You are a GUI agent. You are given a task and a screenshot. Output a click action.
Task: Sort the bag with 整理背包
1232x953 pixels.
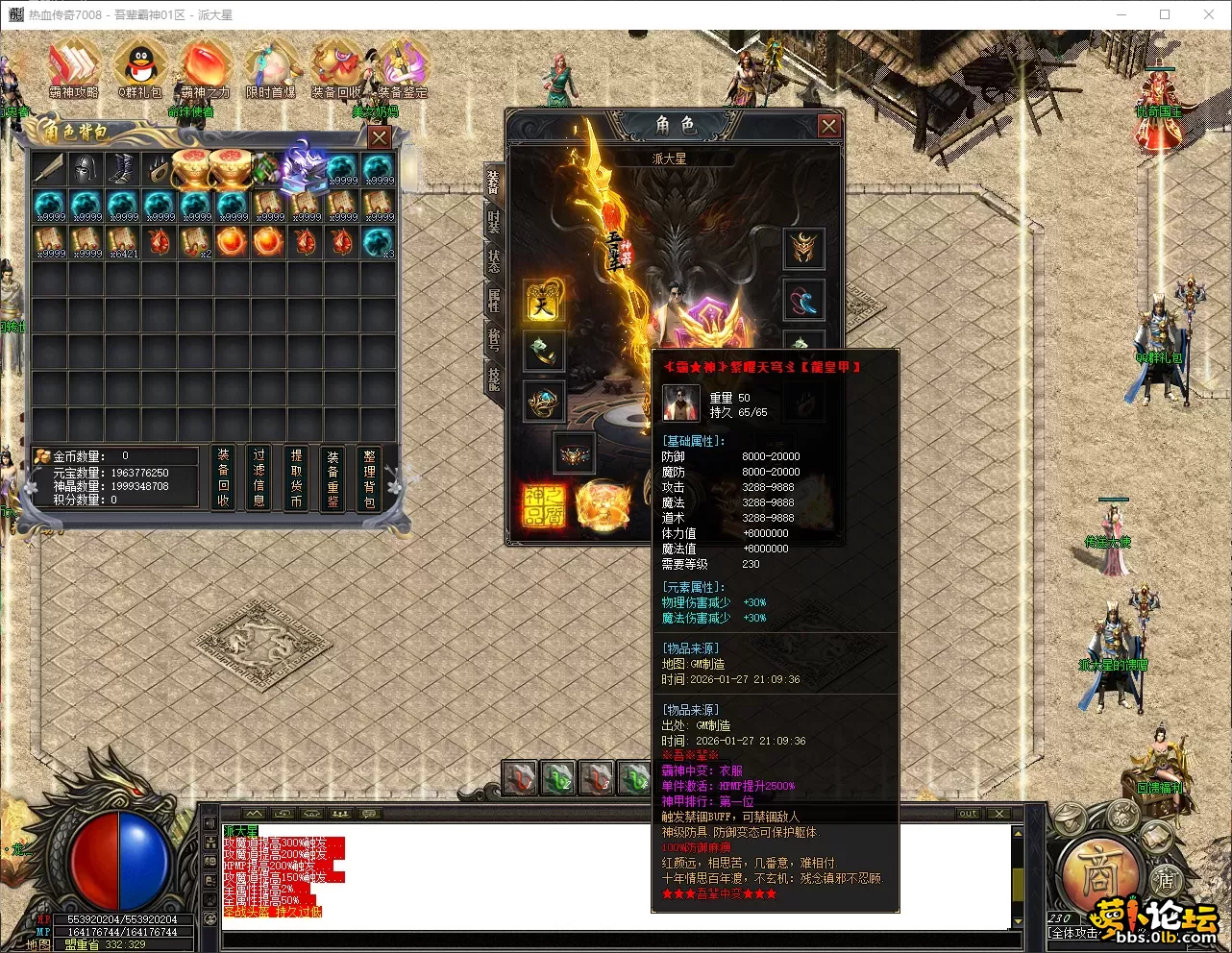click(x=369, y=477)
